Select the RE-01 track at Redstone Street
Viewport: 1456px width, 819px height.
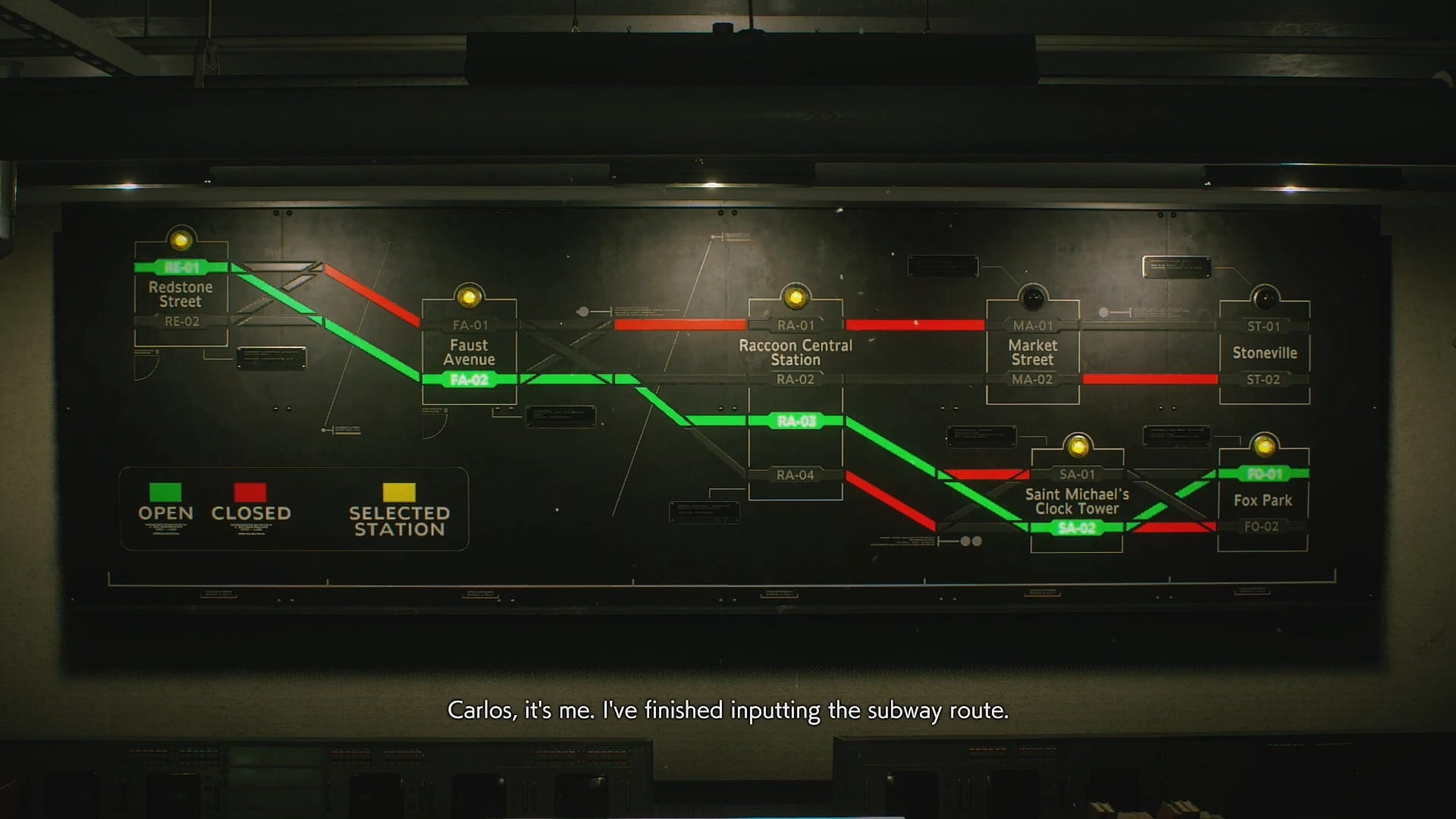click(x=182, y=267)
